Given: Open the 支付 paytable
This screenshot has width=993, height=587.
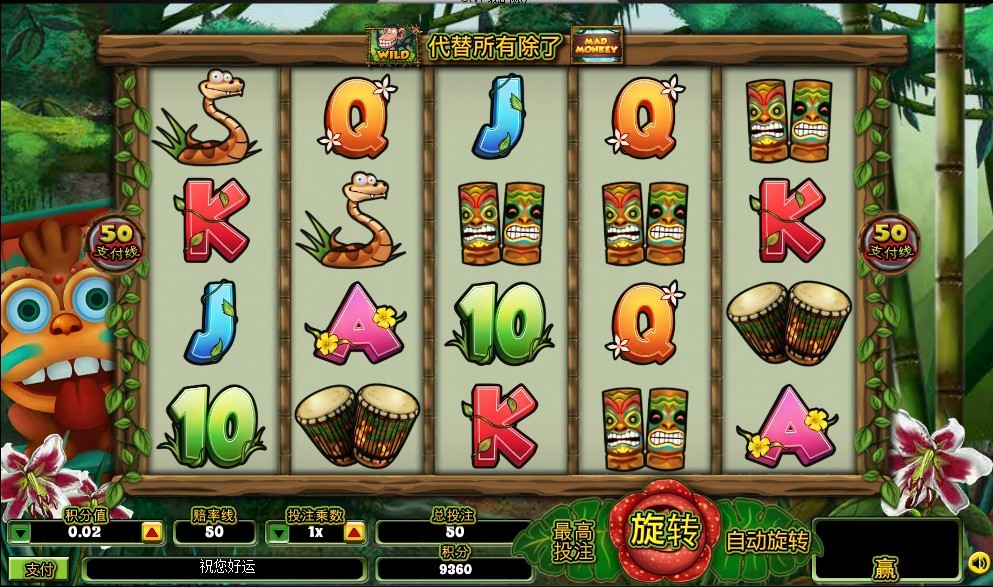Looking at the screenshot, I should (x=39, y=570).
